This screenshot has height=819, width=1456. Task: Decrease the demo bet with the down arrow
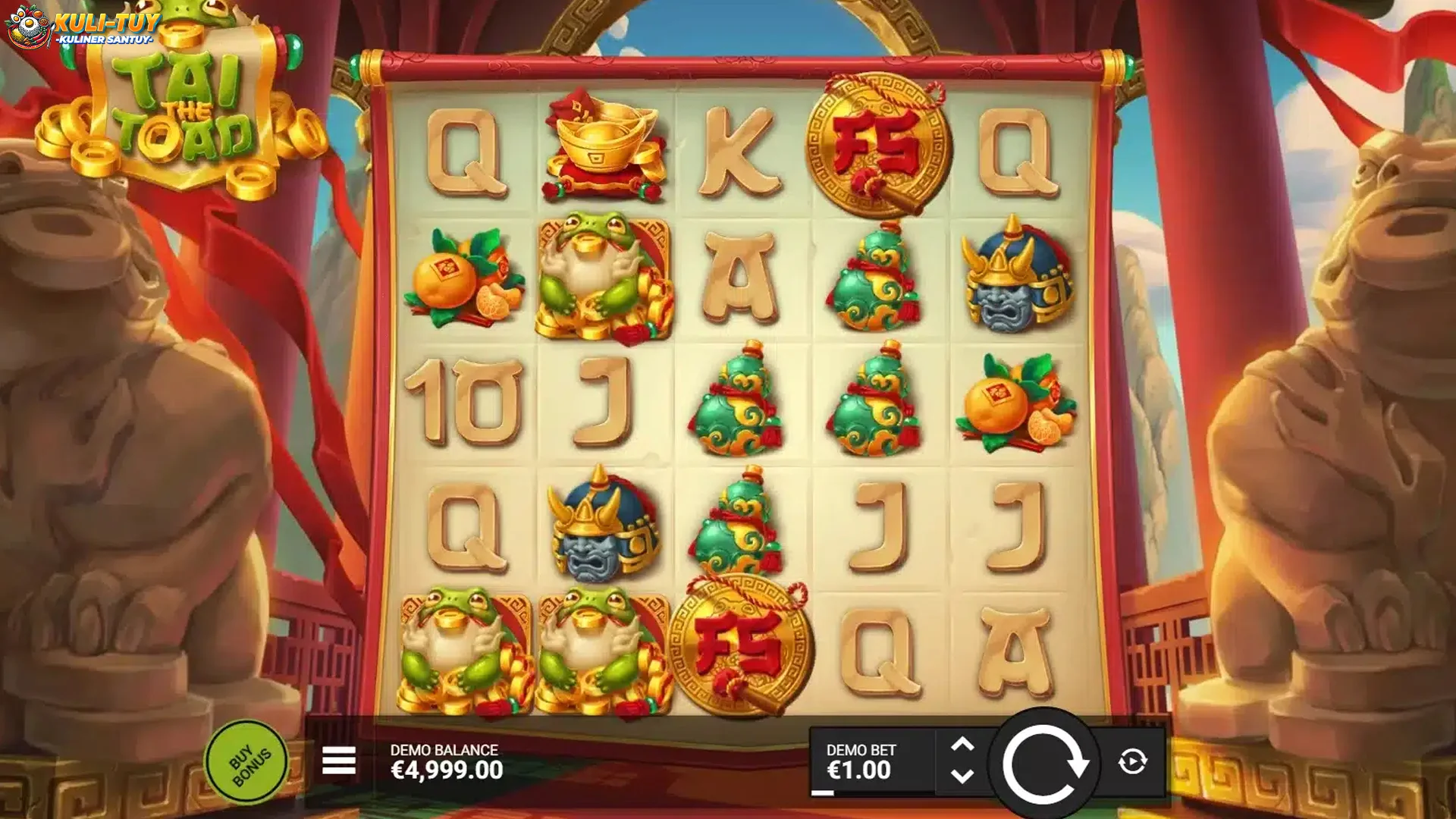pos(962,777)
